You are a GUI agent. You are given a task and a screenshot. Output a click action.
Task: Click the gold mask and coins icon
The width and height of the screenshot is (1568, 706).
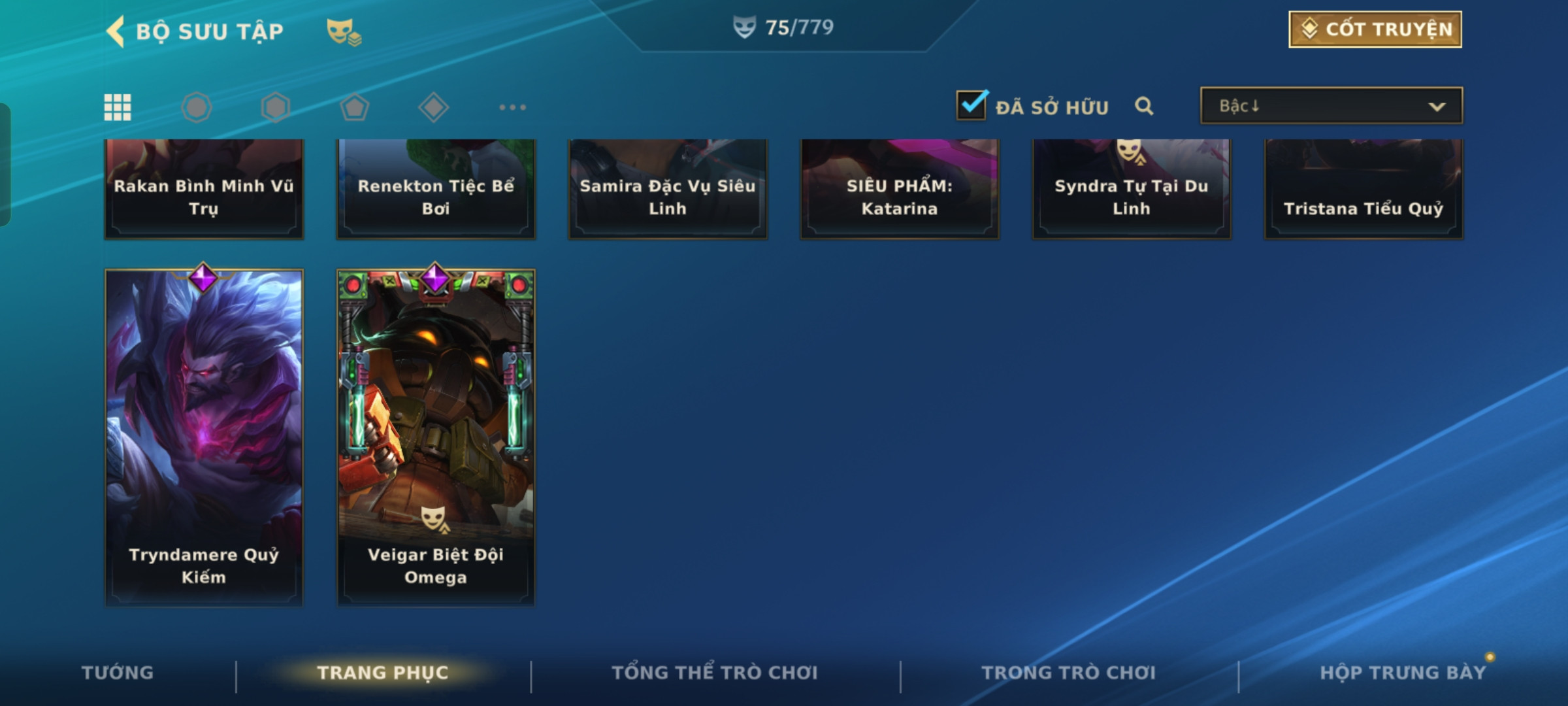344,31
